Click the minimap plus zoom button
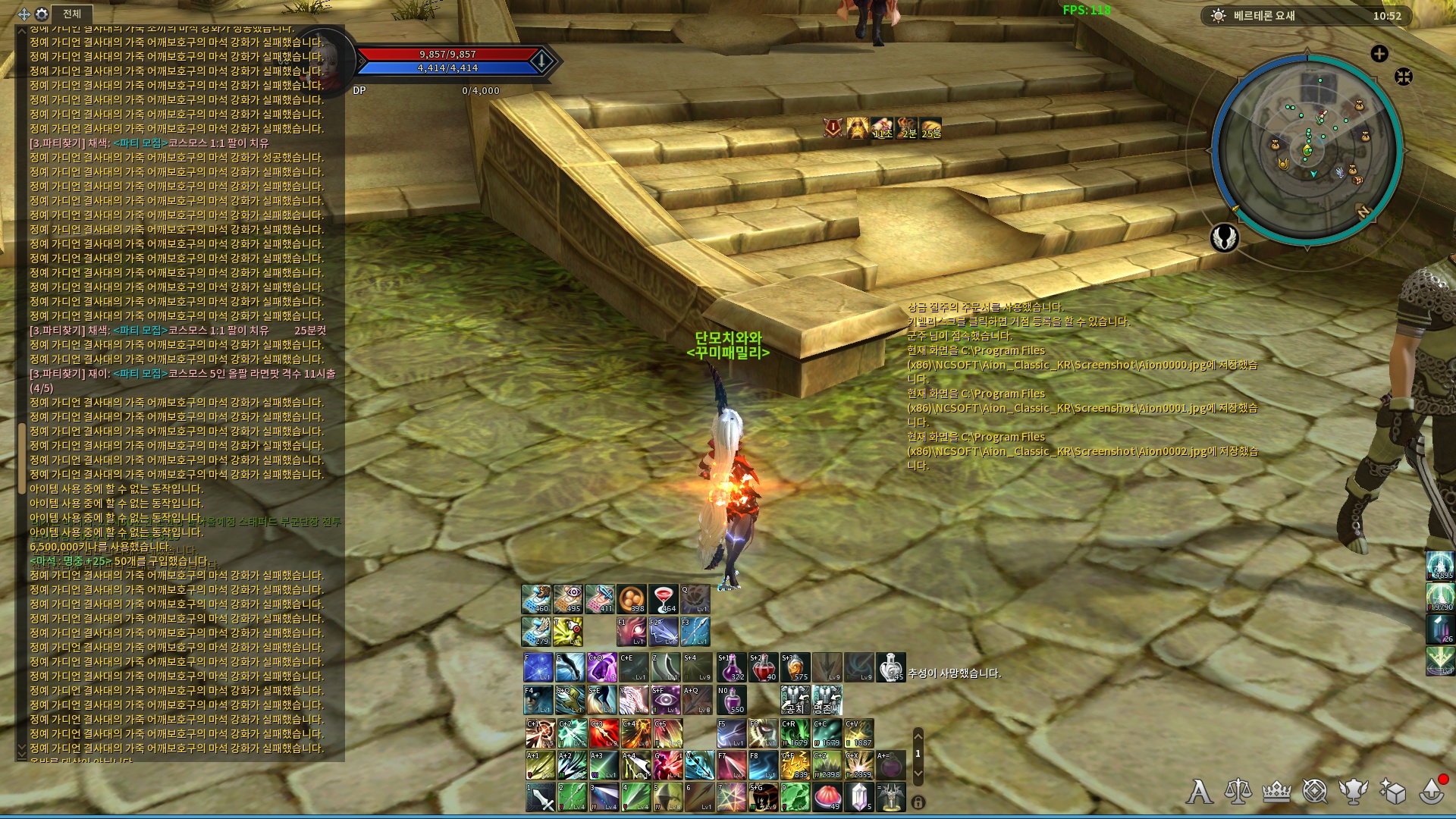The height and width of the screenshot is (819, 1456). [1379, 53]
